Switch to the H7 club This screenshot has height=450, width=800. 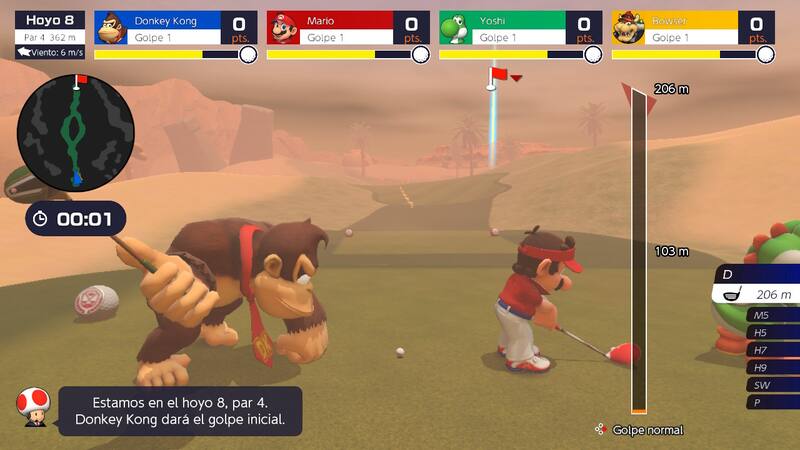pyautogui.click(x=770, y=350)
